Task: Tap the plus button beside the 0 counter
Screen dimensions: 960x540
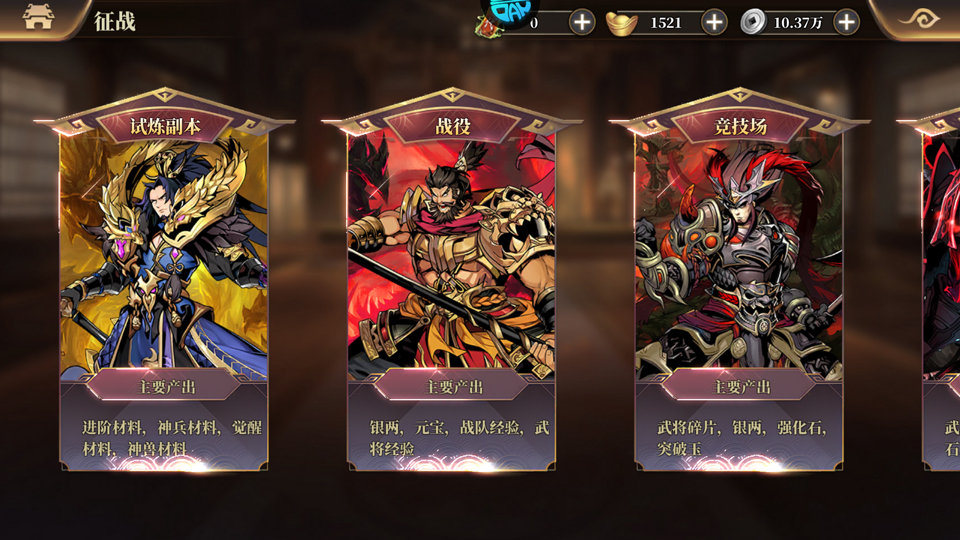Action: 582,22
